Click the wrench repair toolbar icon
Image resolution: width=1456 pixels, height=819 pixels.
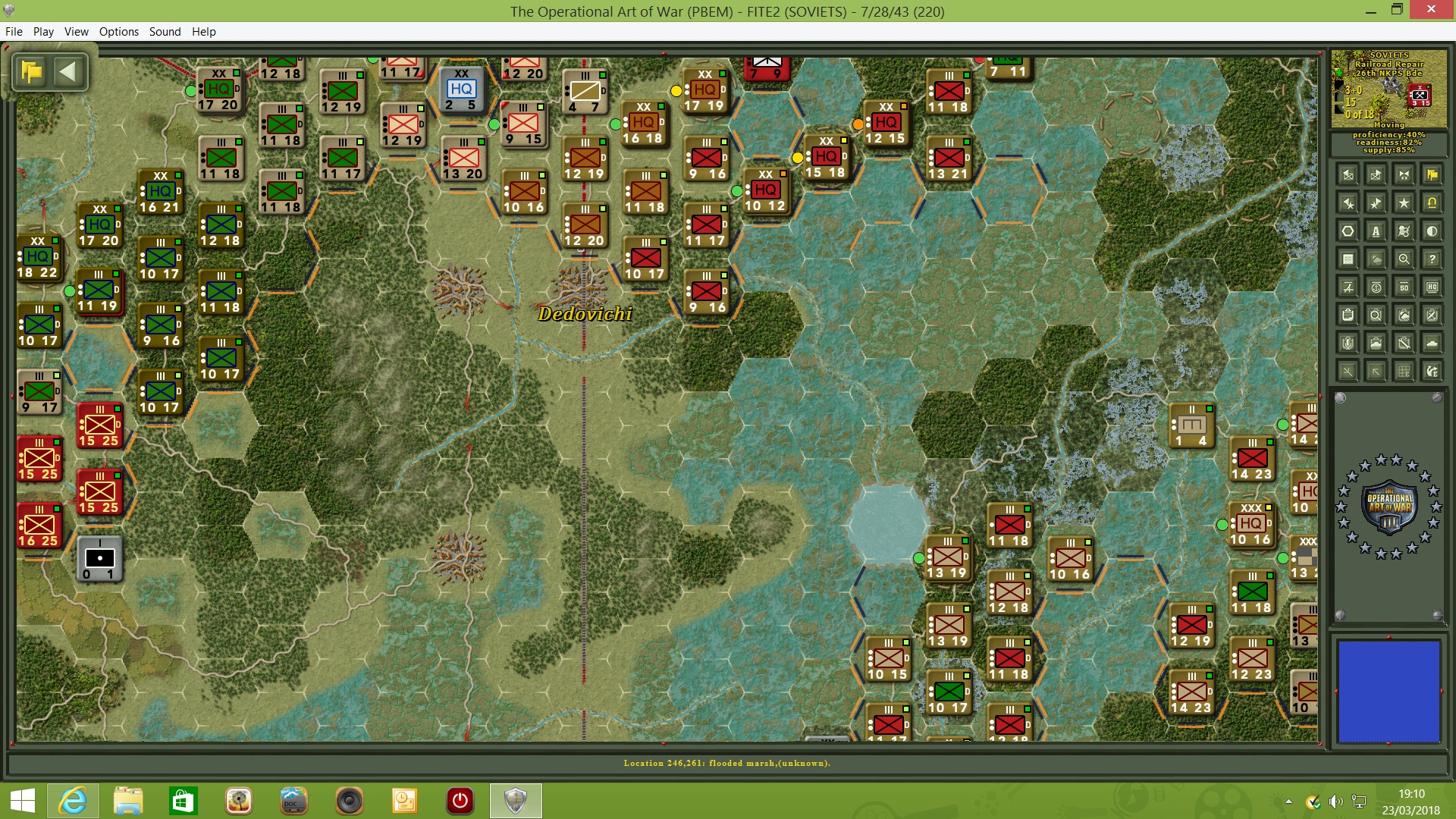click(1404, 343)
